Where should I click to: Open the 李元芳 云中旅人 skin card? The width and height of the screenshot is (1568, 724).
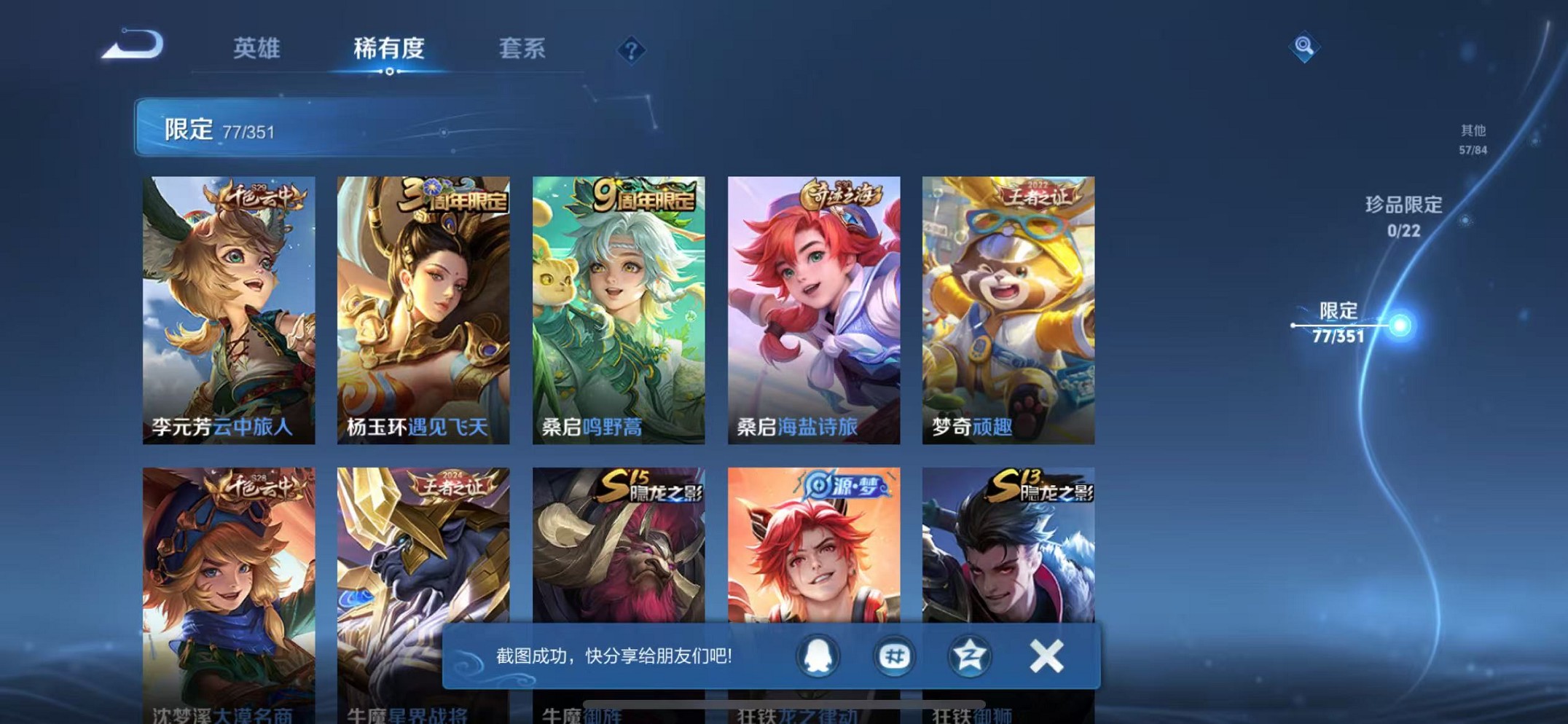tap(230, 306)
